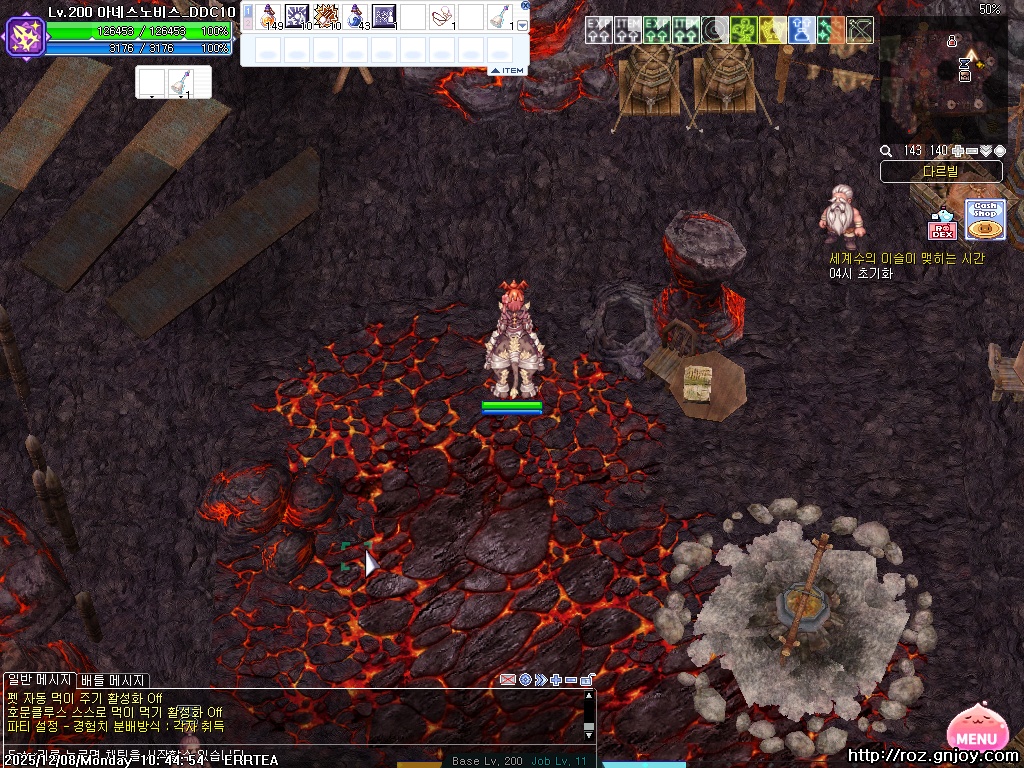Use the first hotbar potion with 149 count
1024x768 pixels.
(270, 16)
